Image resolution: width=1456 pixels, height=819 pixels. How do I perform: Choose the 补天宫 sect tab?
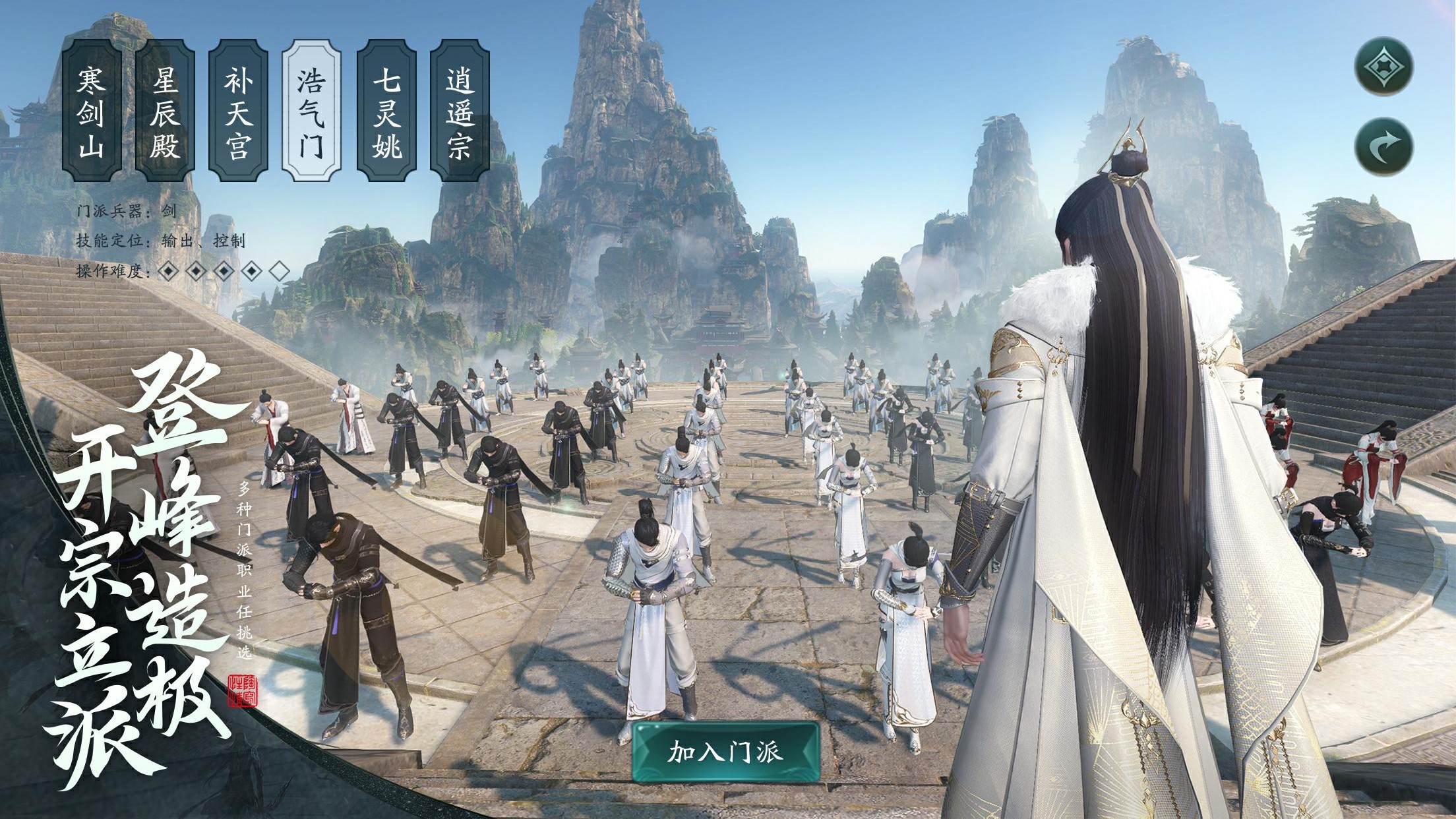239,110
